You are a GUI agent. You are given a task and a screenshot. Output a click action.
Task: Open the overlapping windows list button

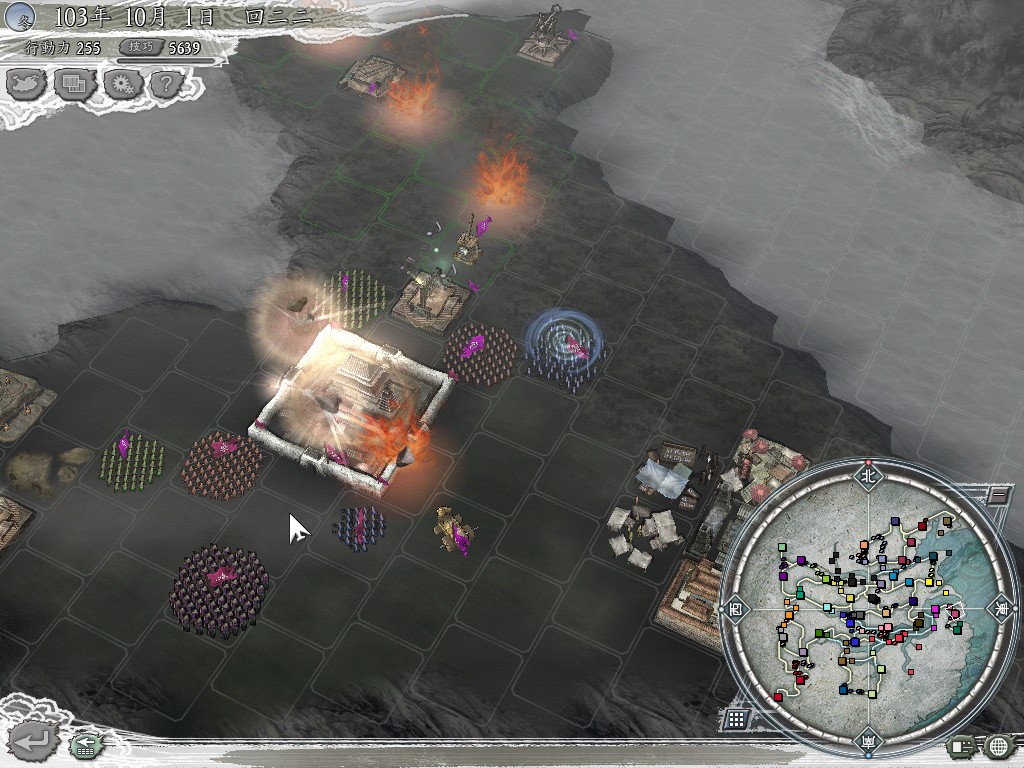75,84
